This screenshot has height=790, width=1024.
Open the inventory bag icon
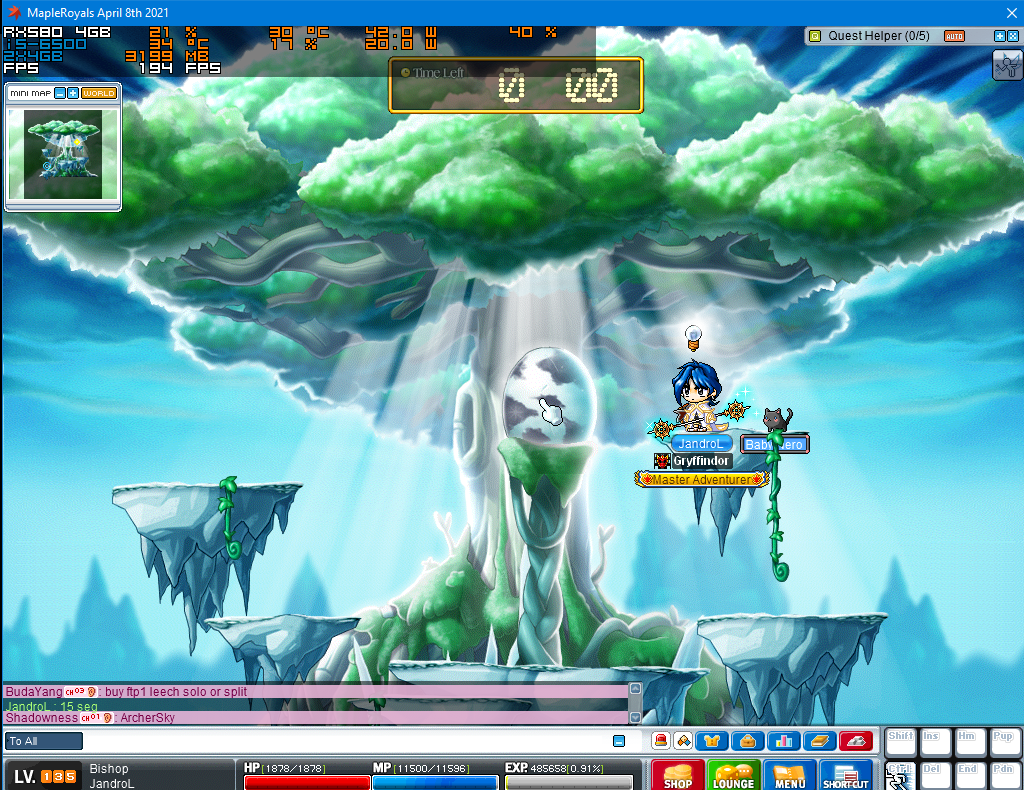click(748, 741)
